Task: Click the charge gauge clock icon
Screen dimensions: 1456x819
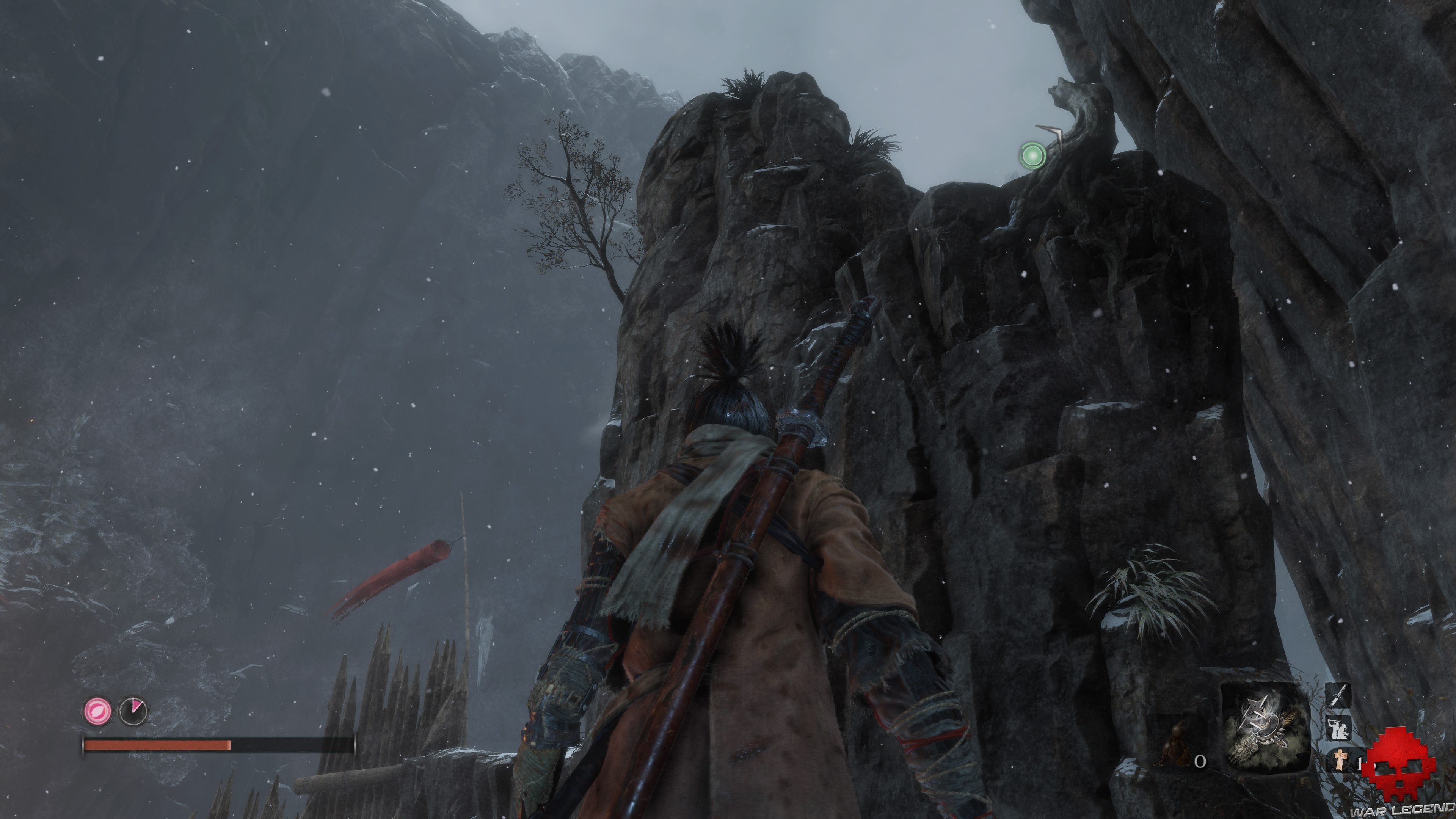Action: (133, 711)
